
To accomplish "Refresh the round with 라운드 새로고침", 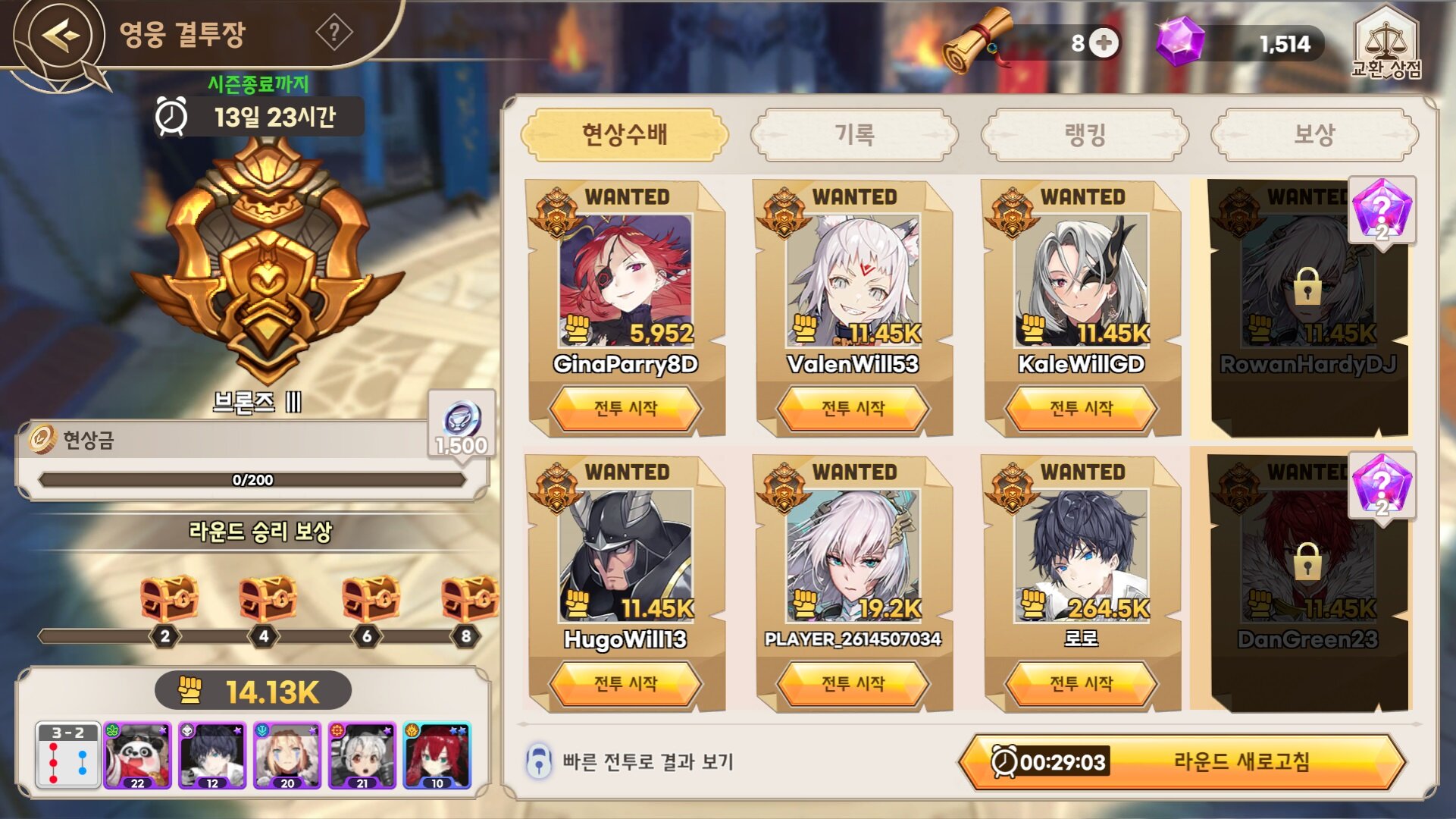I will (x=1182, y=761).
